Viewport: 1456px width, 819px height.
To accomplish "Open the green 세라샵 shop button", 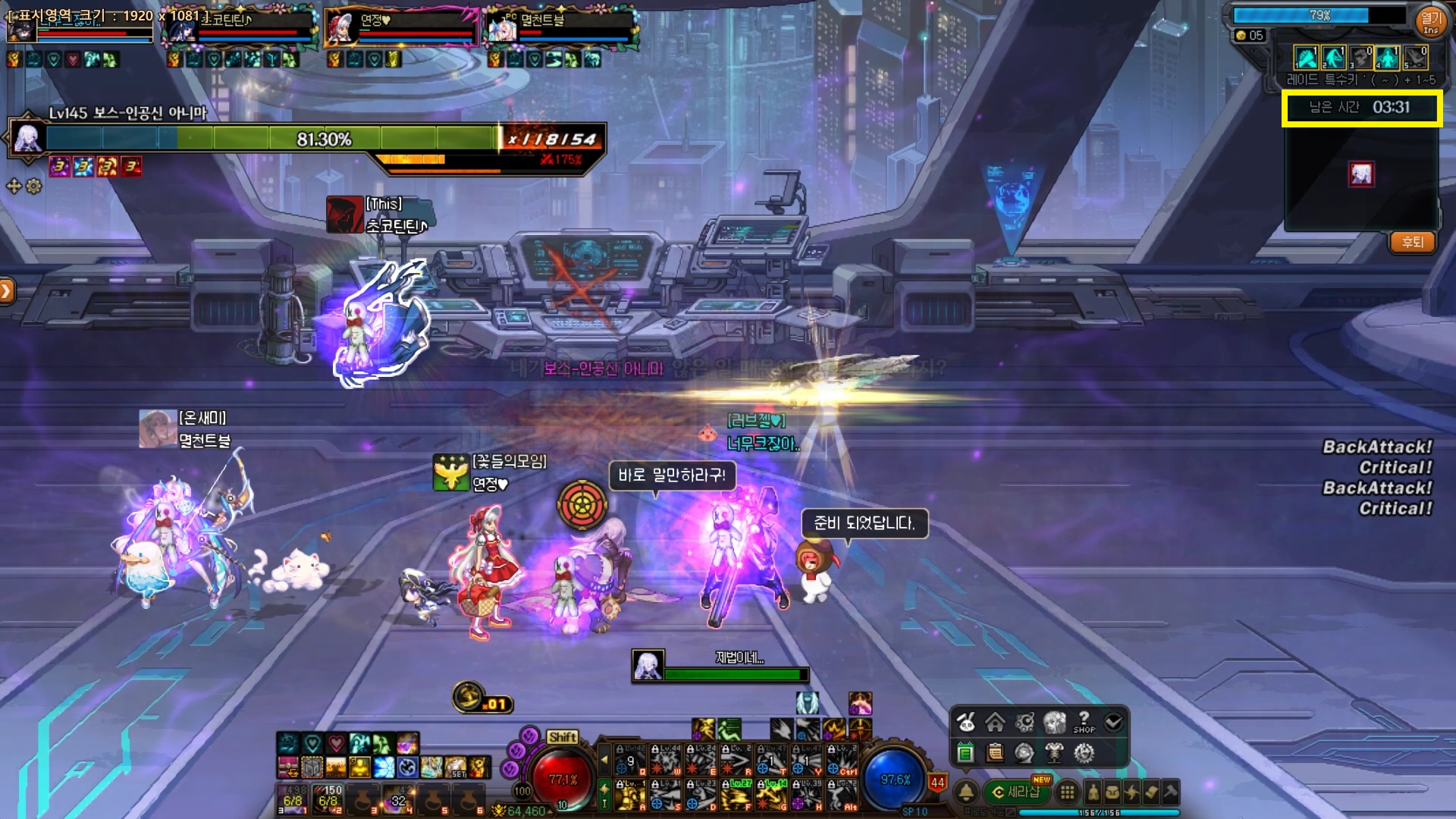I will pyautogui.click(x=1016, y=792).
